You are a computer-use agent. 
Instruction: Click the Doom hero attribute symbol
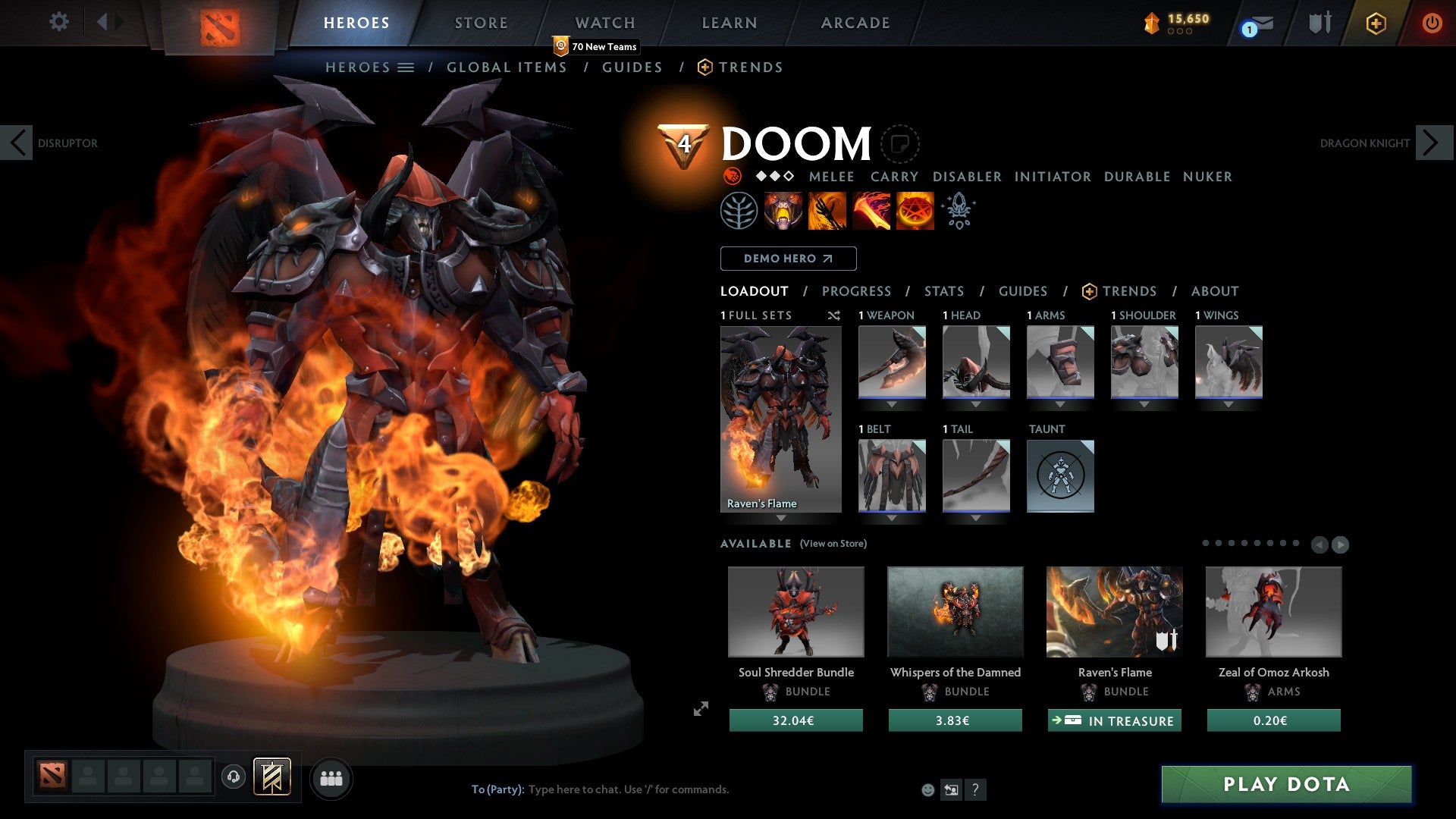(733, 176)
